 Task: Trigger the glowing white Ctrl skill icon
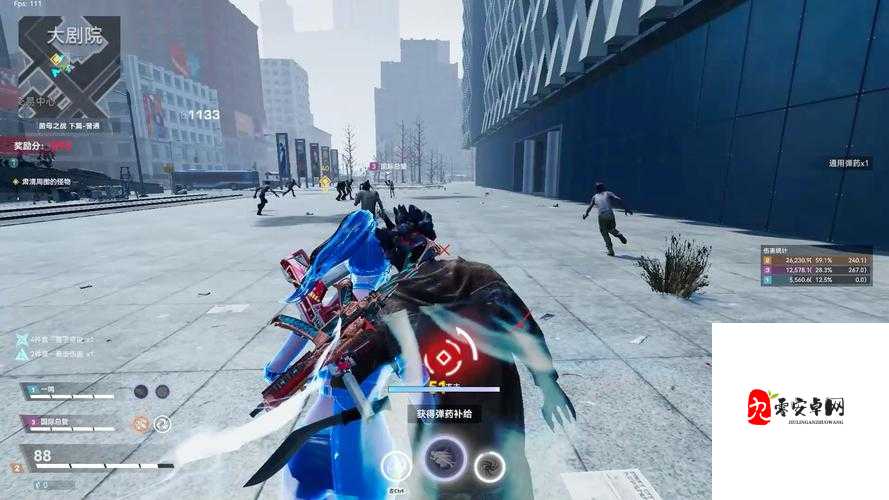pos(396,466)
